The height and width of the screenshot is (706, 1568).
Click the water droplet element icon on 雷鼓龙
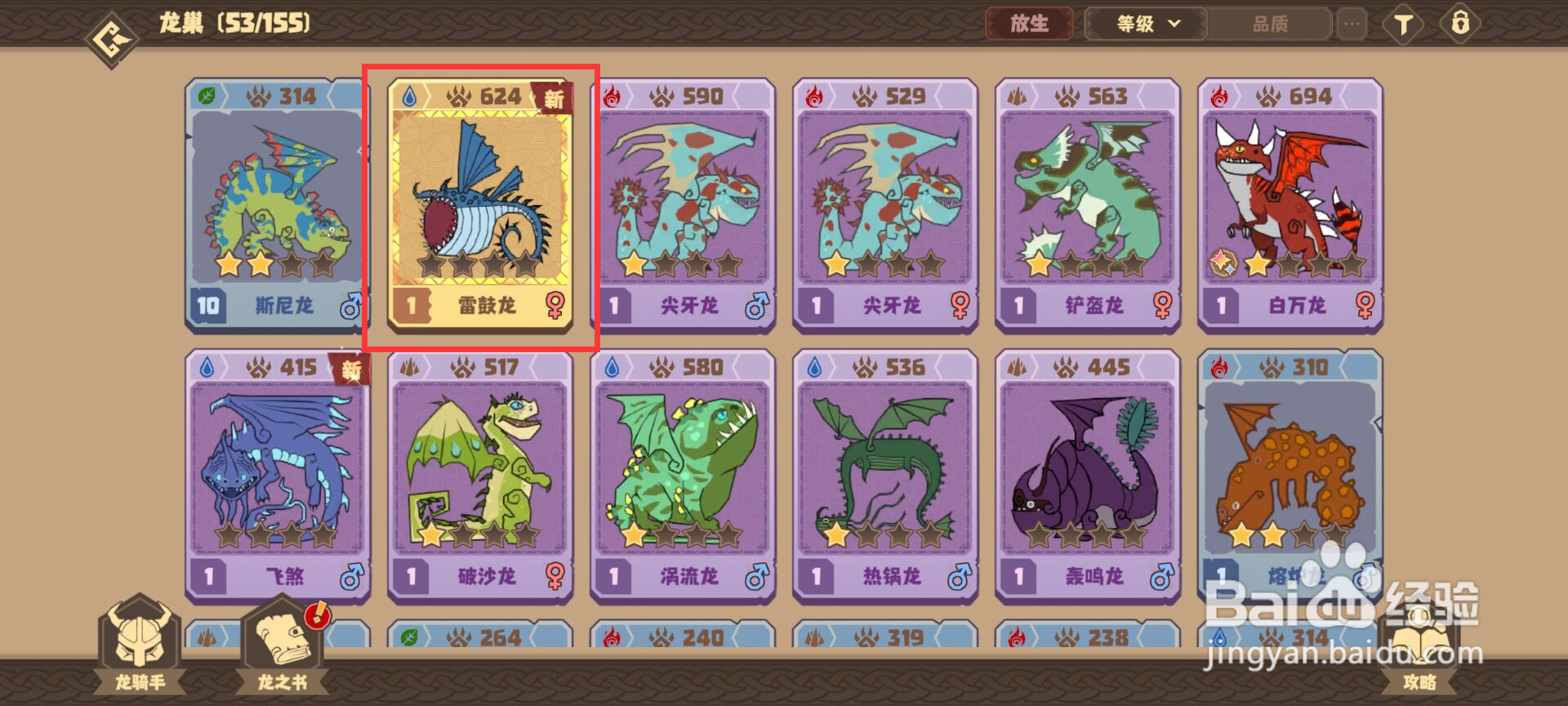point(411,96)
